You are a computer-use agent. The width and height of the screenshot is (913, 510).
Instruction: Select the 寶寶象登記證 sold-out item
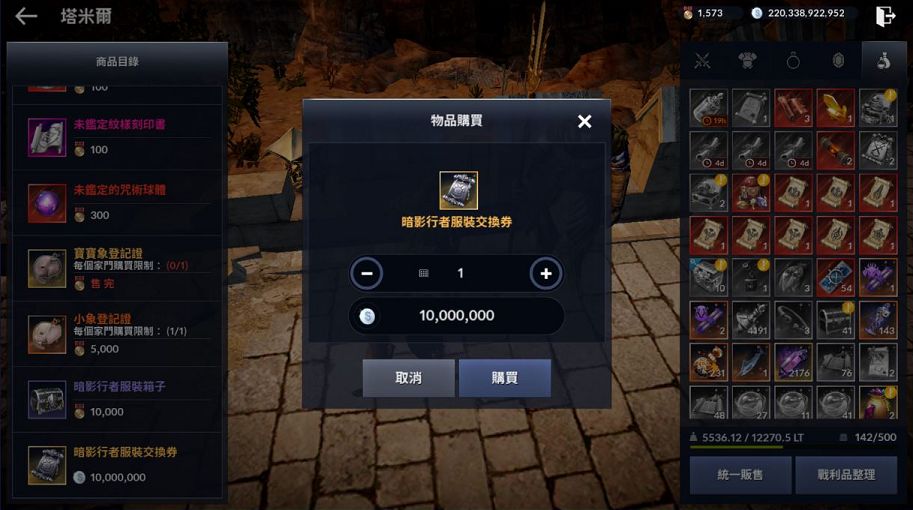point(118,269)
